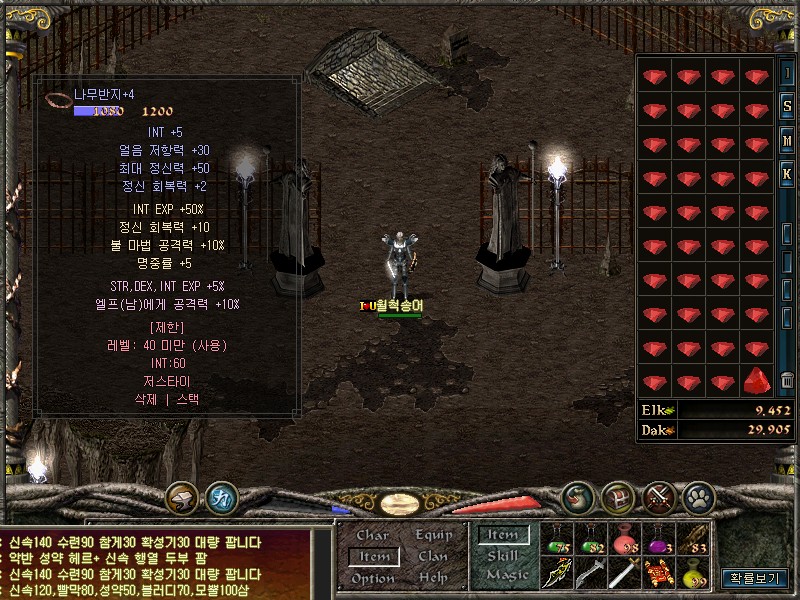Viewport: 800px width, 600px height.
Task: Select the red scroll quickbar slot
Action: [658, 573]
